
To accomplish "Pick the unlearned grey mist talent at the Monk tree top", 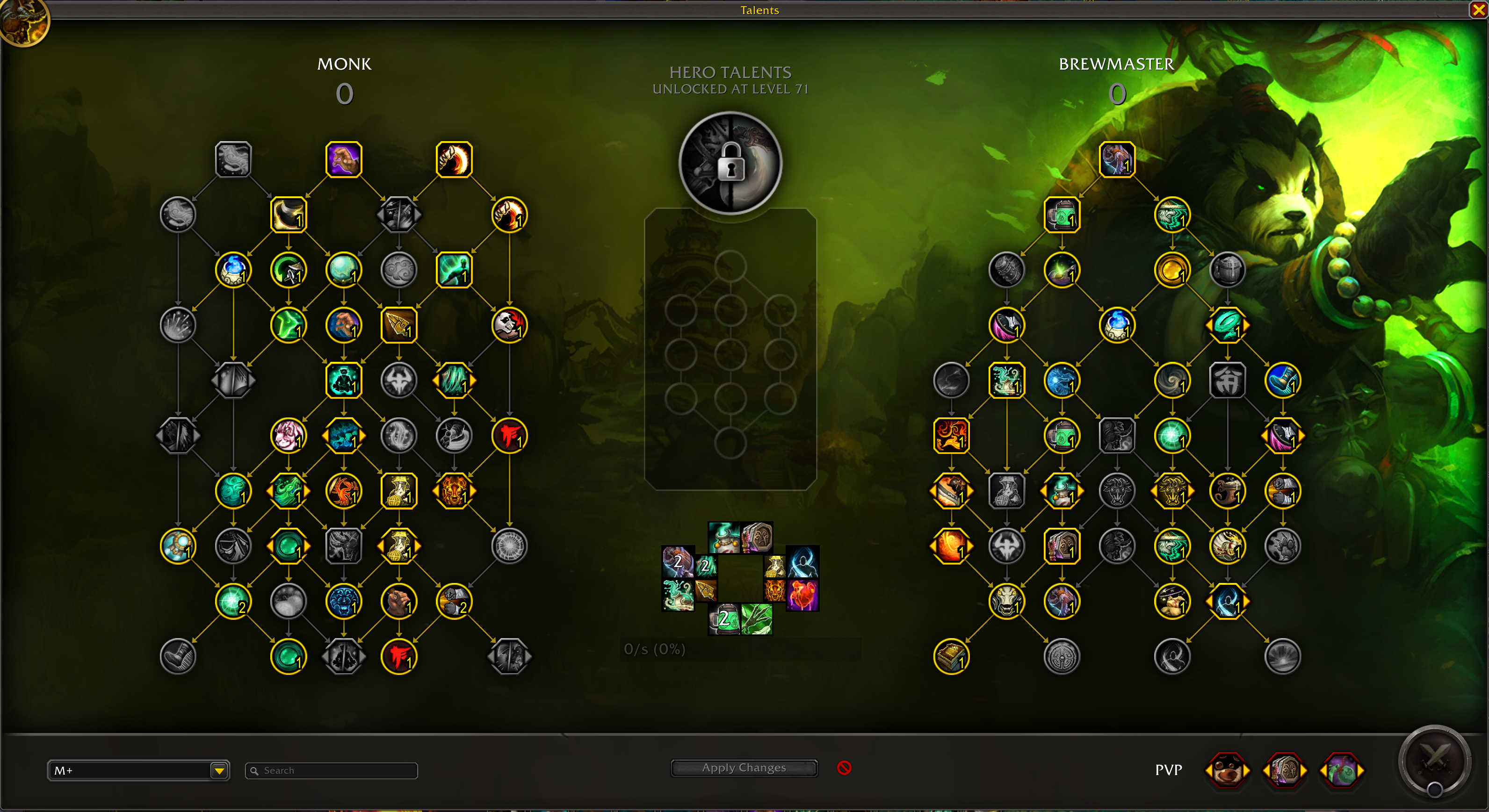I will 233,159.
